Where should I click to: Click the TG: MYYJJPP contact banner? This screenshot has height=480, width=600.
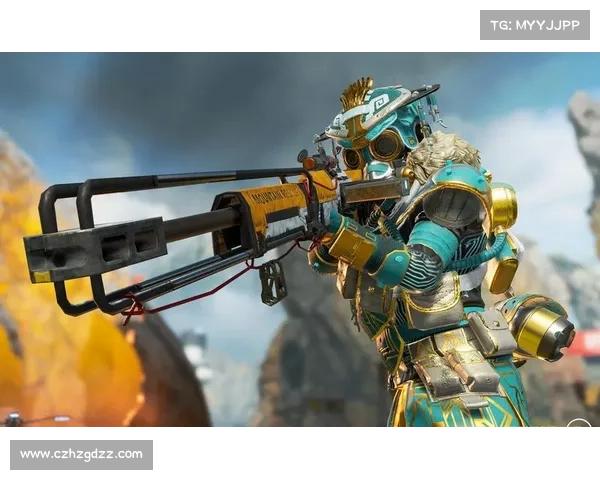[535, 25]
